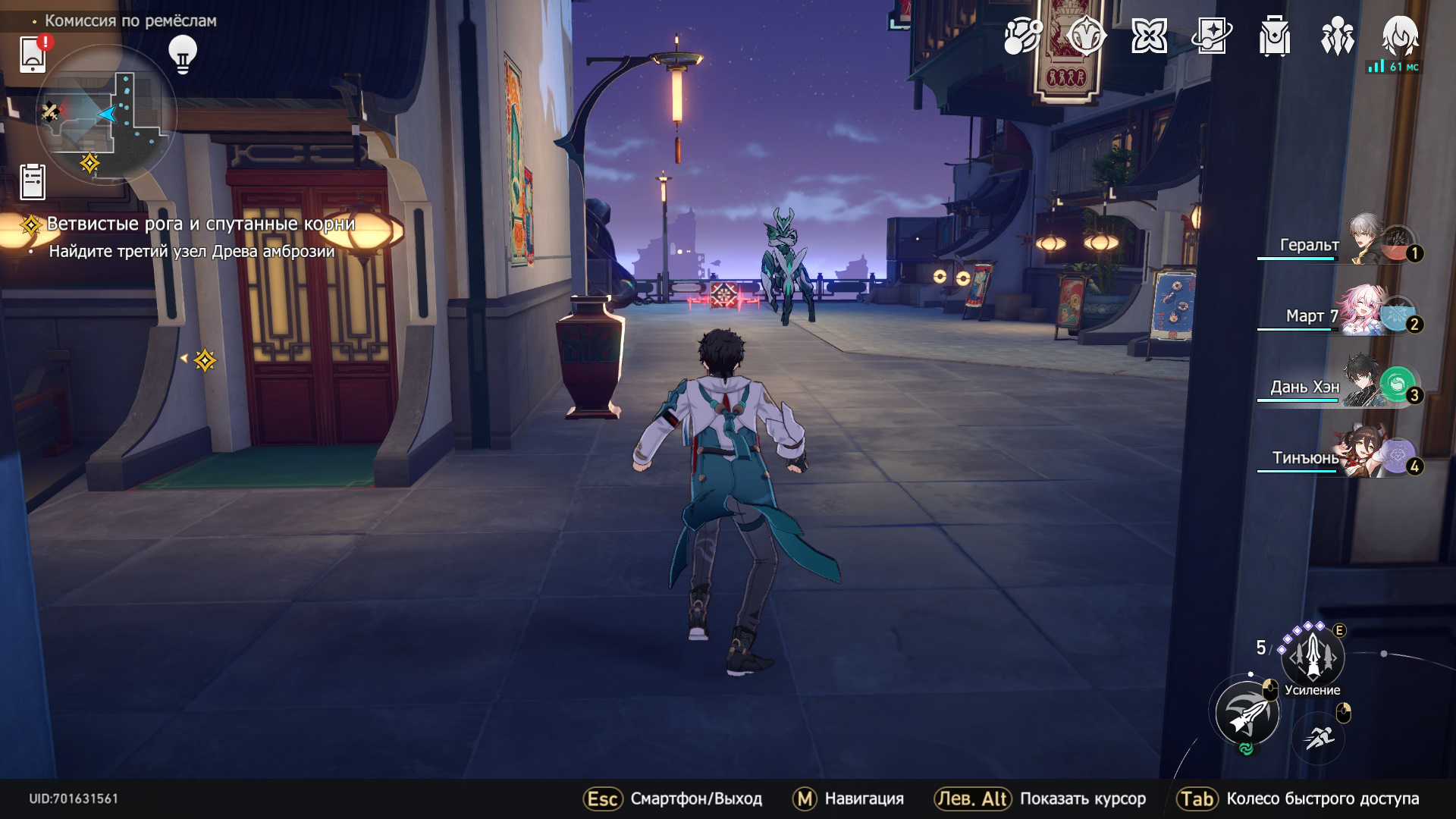Open the three-figure team setup icon
Viewport: 1456px width, 819px height.
point(1338,36)
